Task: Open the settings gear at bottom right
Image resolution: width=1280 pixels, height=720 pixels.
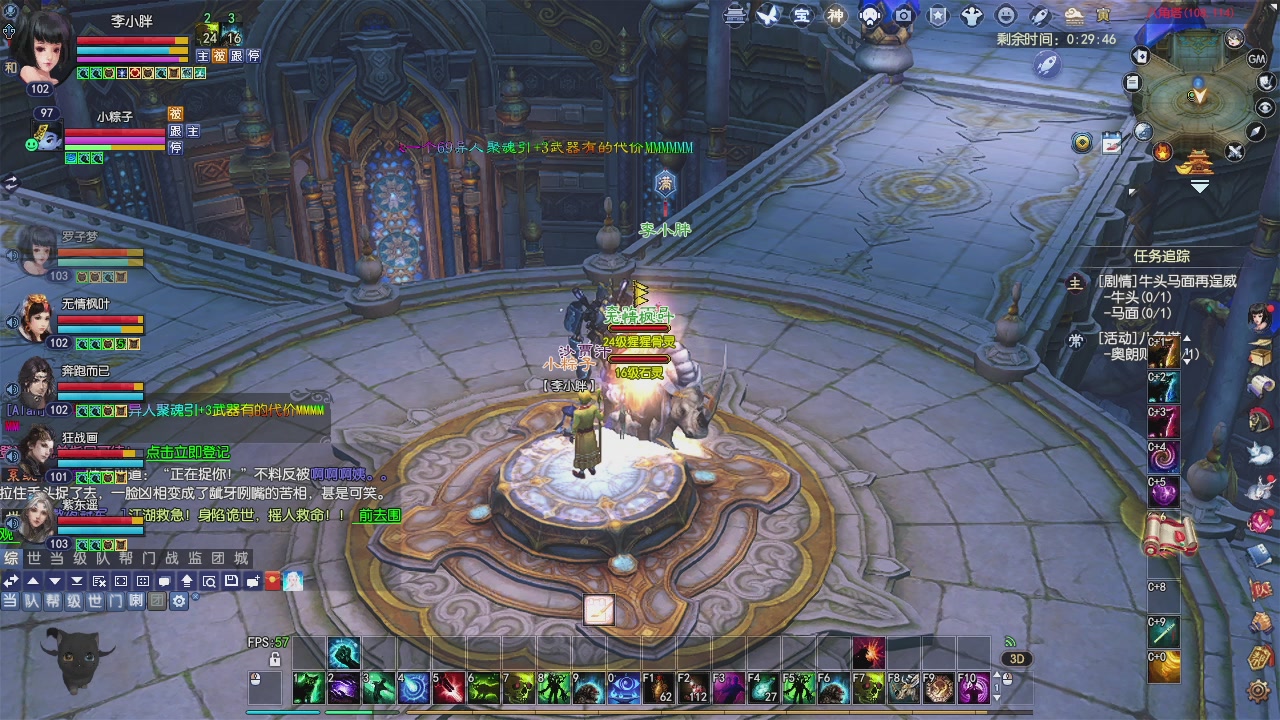Action: click(x=1259, y=690)
